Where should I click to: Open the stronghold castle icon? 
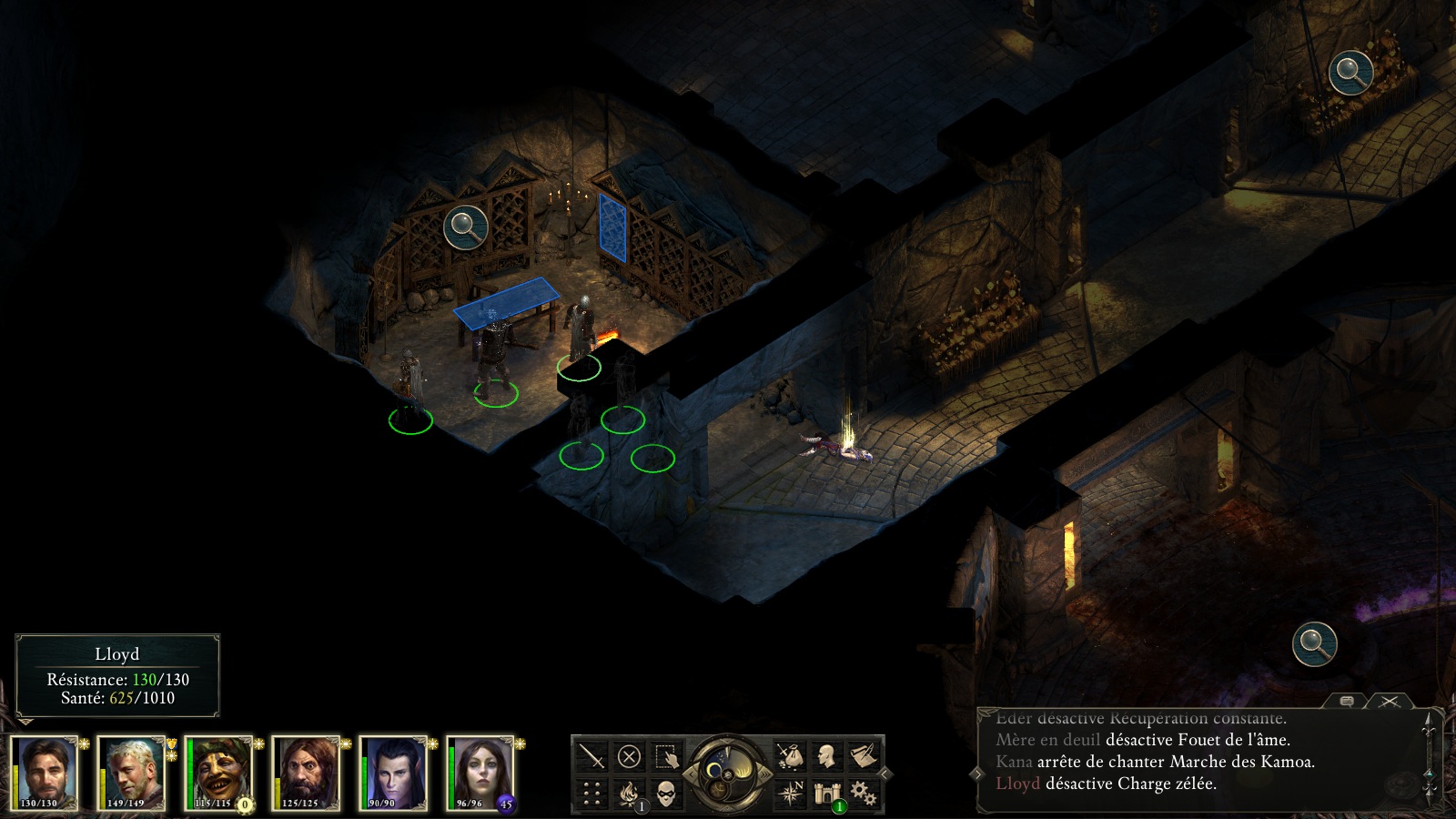click(826, 794)
